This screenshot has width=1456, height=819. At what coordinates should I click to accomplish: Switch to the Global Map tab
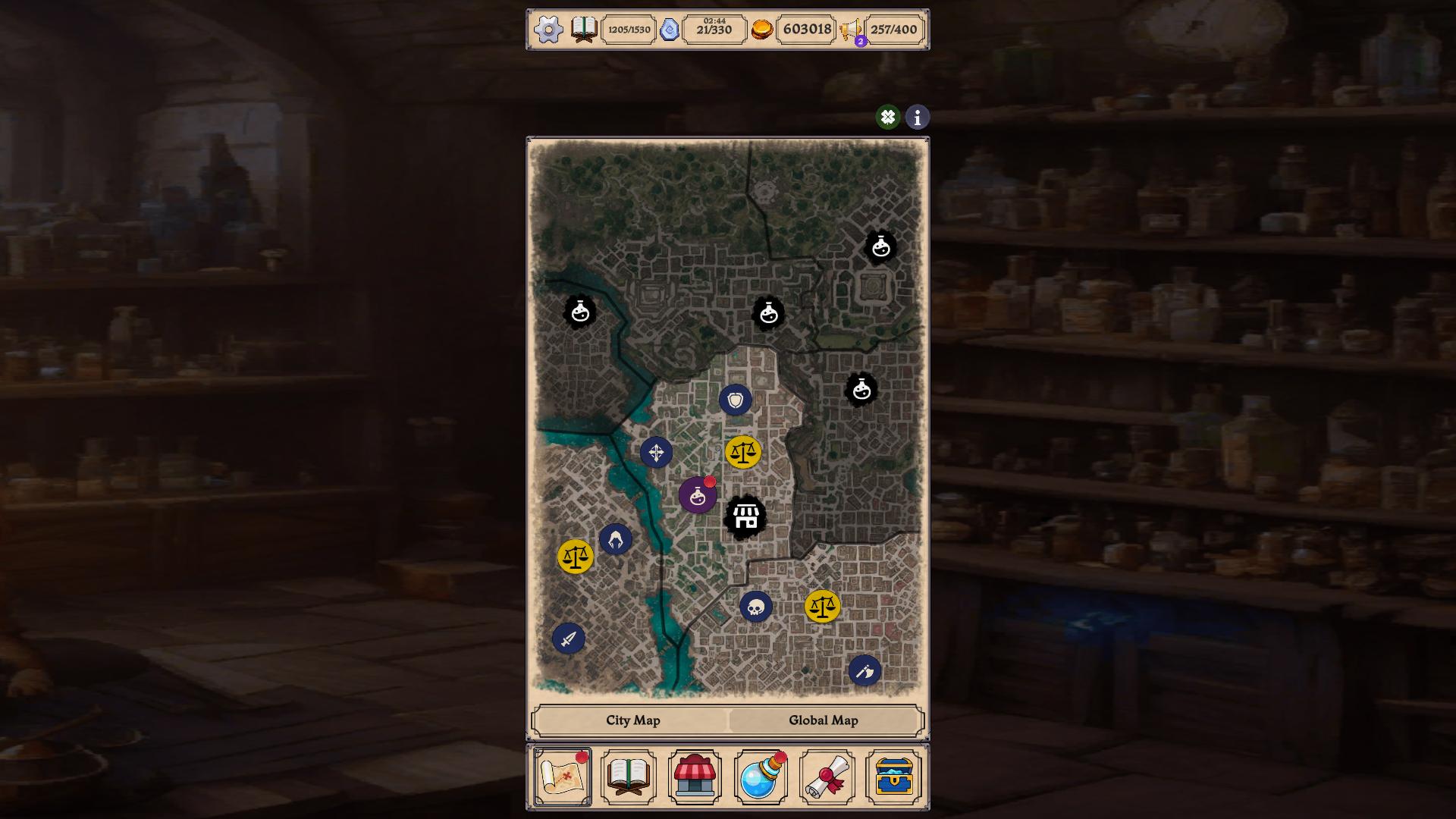824,720
